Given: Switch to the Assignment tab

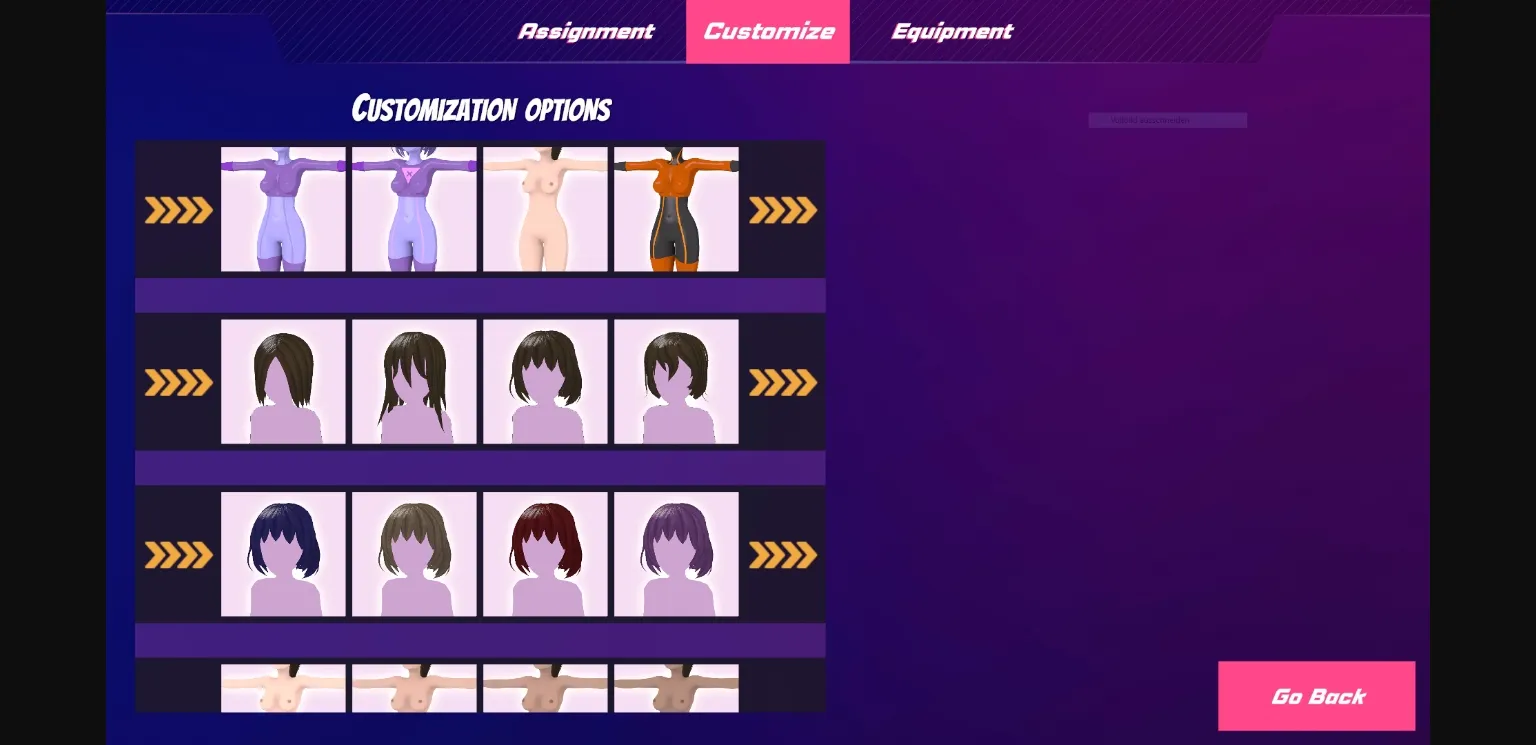Looking at the screenshot, I should 586,31.
